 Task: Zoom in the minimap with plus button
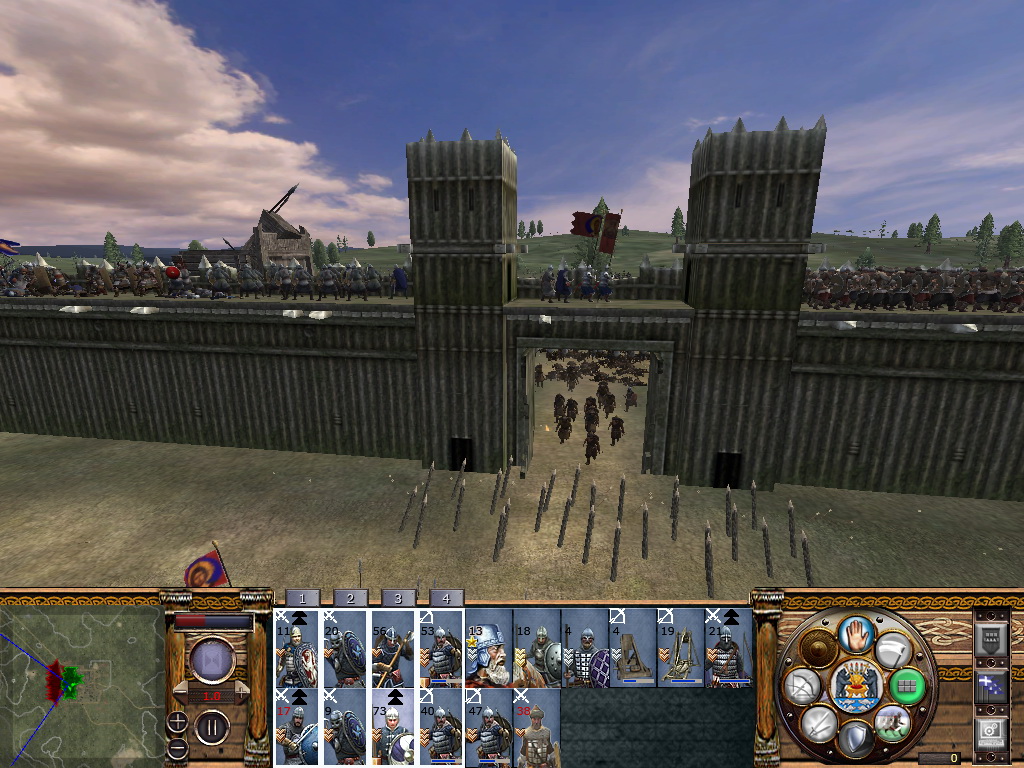(177, 721)
